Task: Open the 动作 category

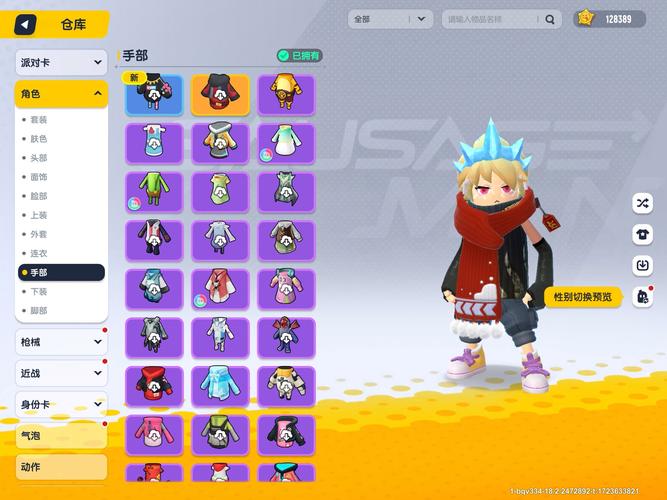Action: [x=61, y=466]
